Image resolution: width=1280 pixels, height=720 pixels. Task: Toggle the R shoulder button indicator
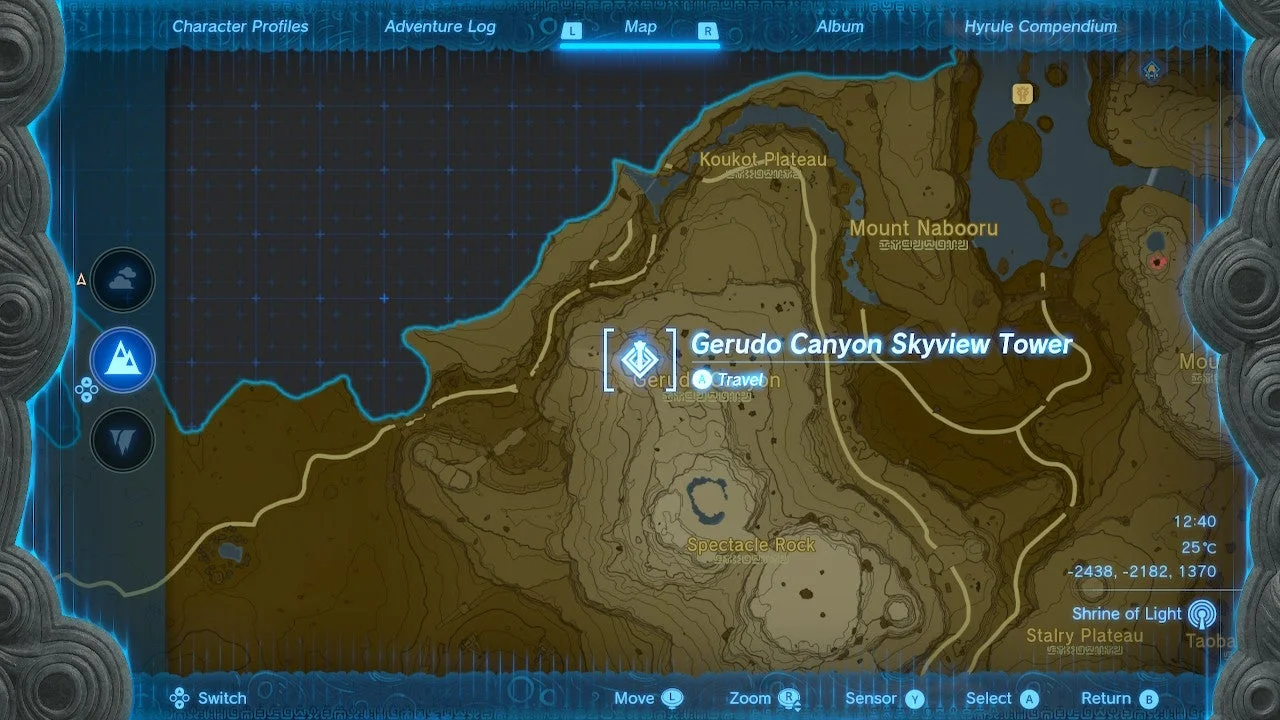tap(708, 31)
